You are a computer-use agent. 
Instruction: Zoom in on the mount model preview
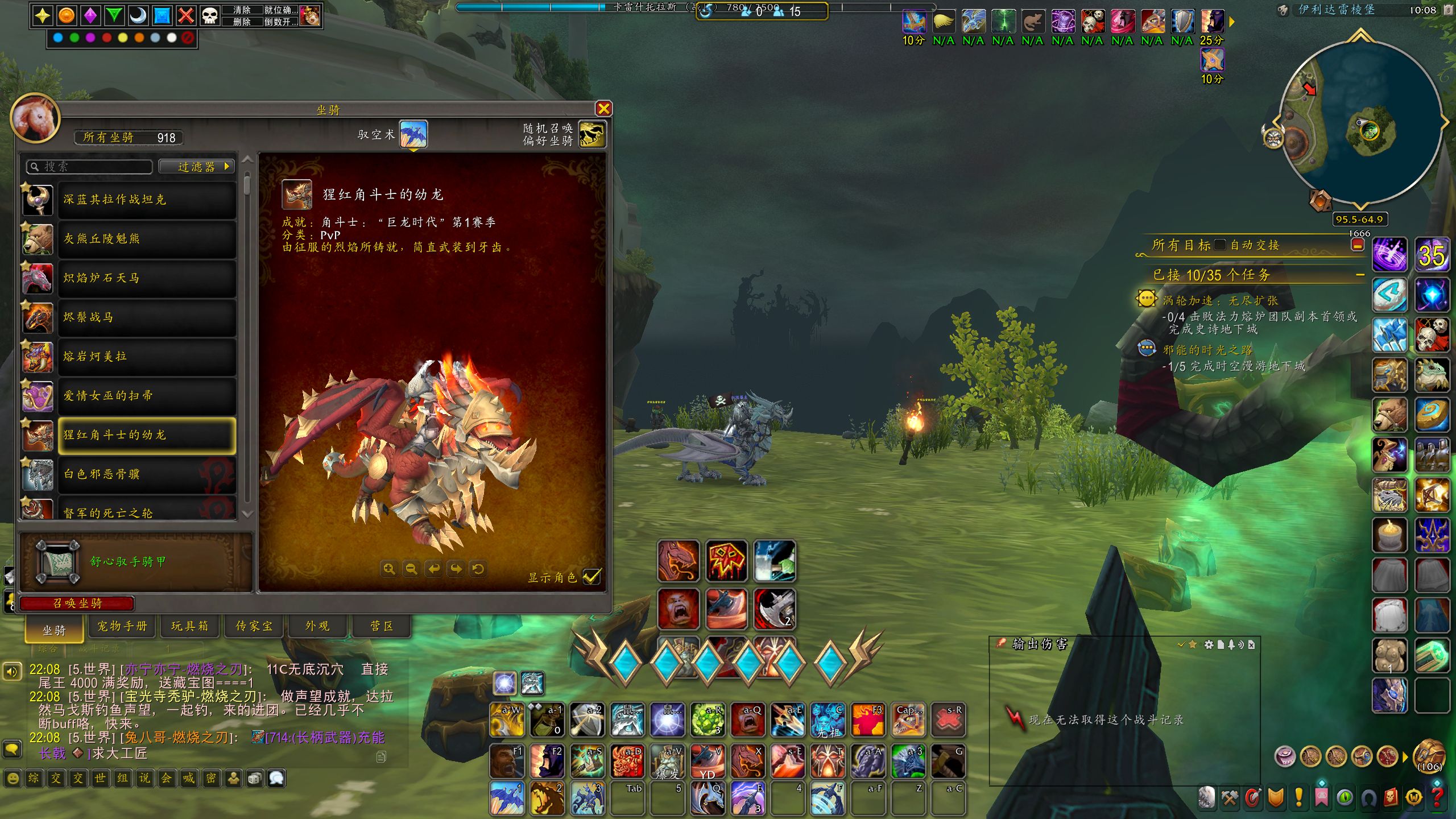coord(389,569)
